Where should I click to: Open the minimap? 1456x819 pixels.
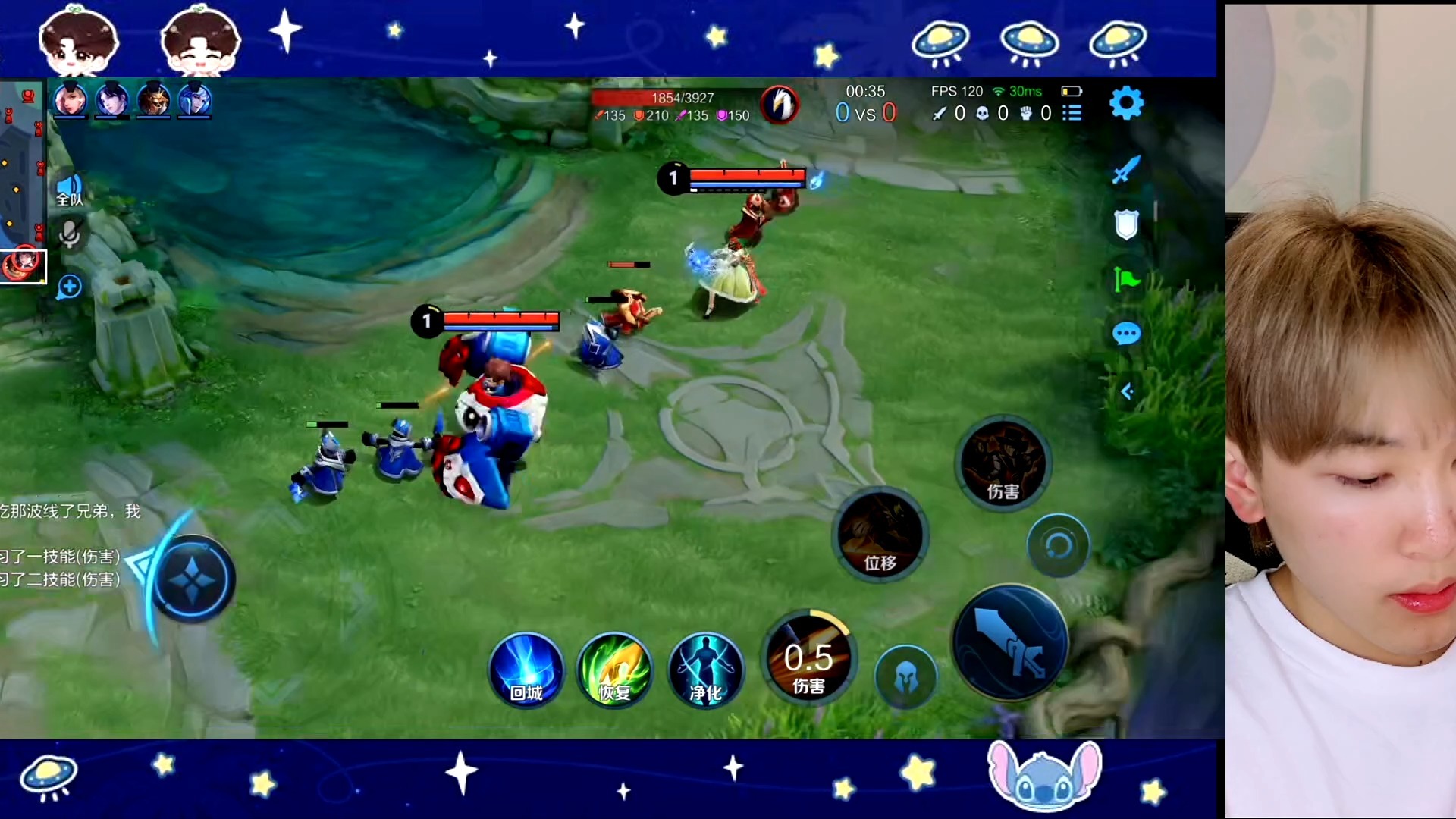coord(21,182)
